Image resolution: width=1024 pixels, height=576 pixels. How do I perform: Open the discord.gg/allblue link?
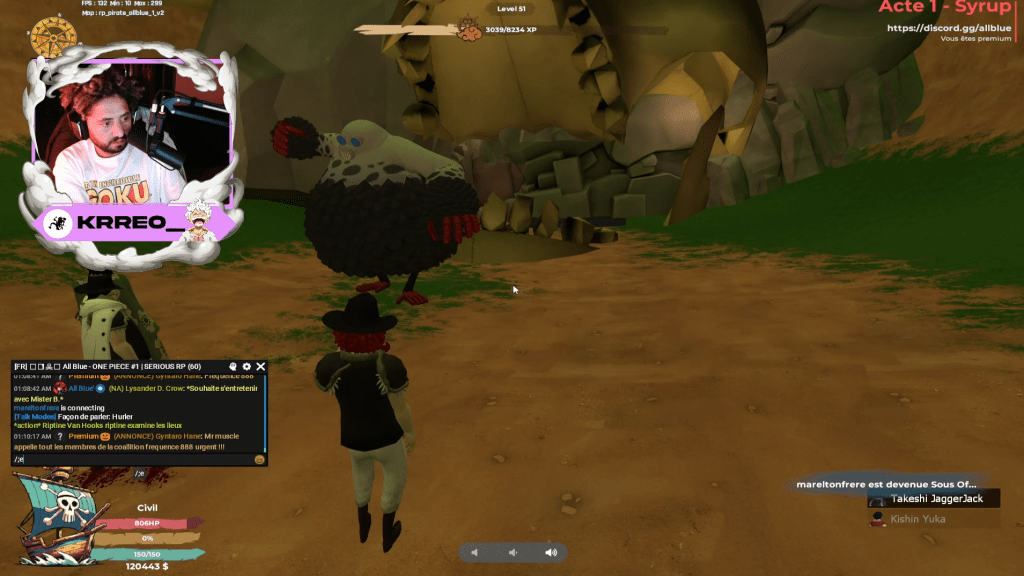(950, 27)
